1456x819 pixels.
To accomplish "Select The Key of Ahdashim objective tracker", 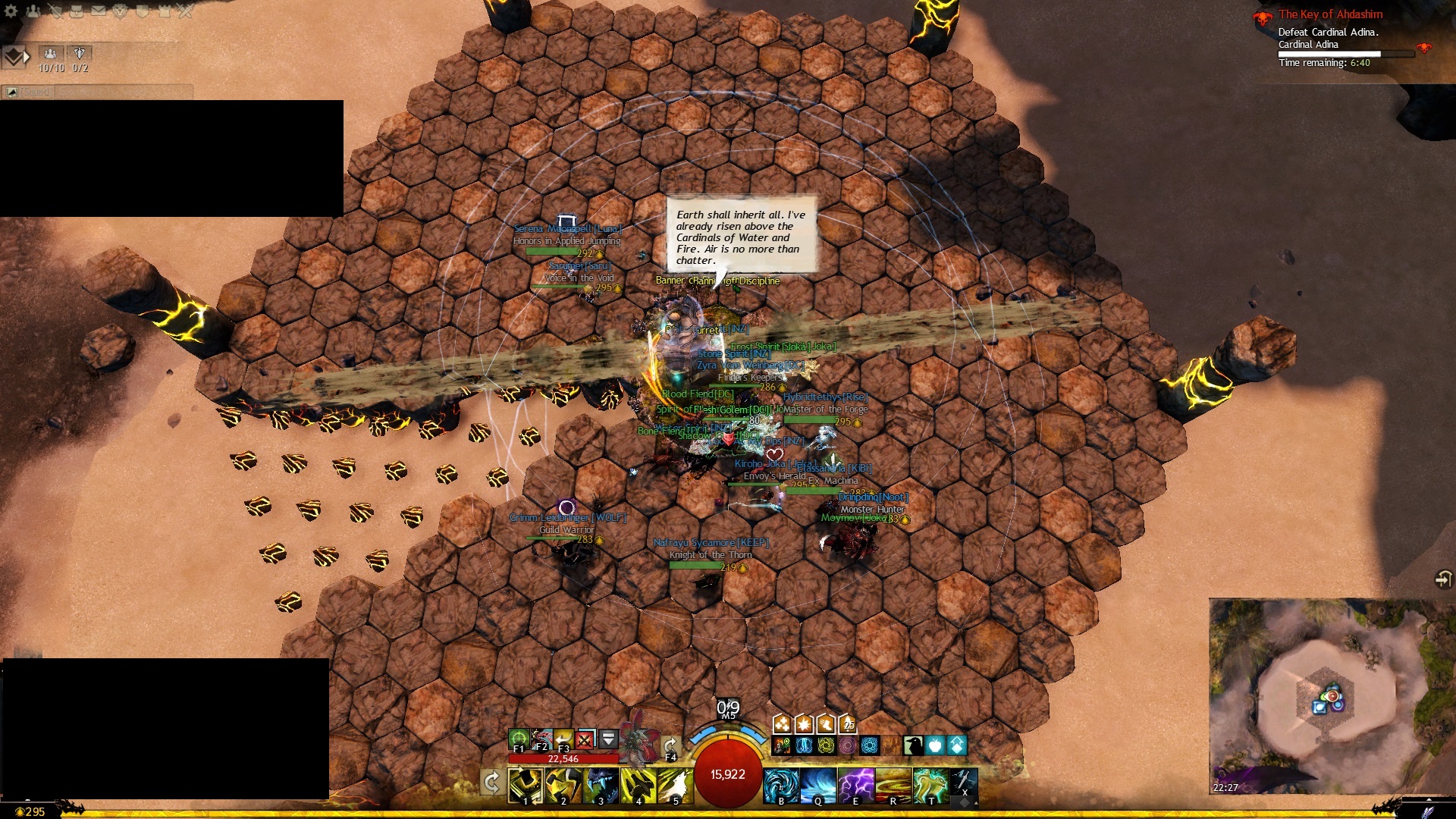I will coord(1330,14).
